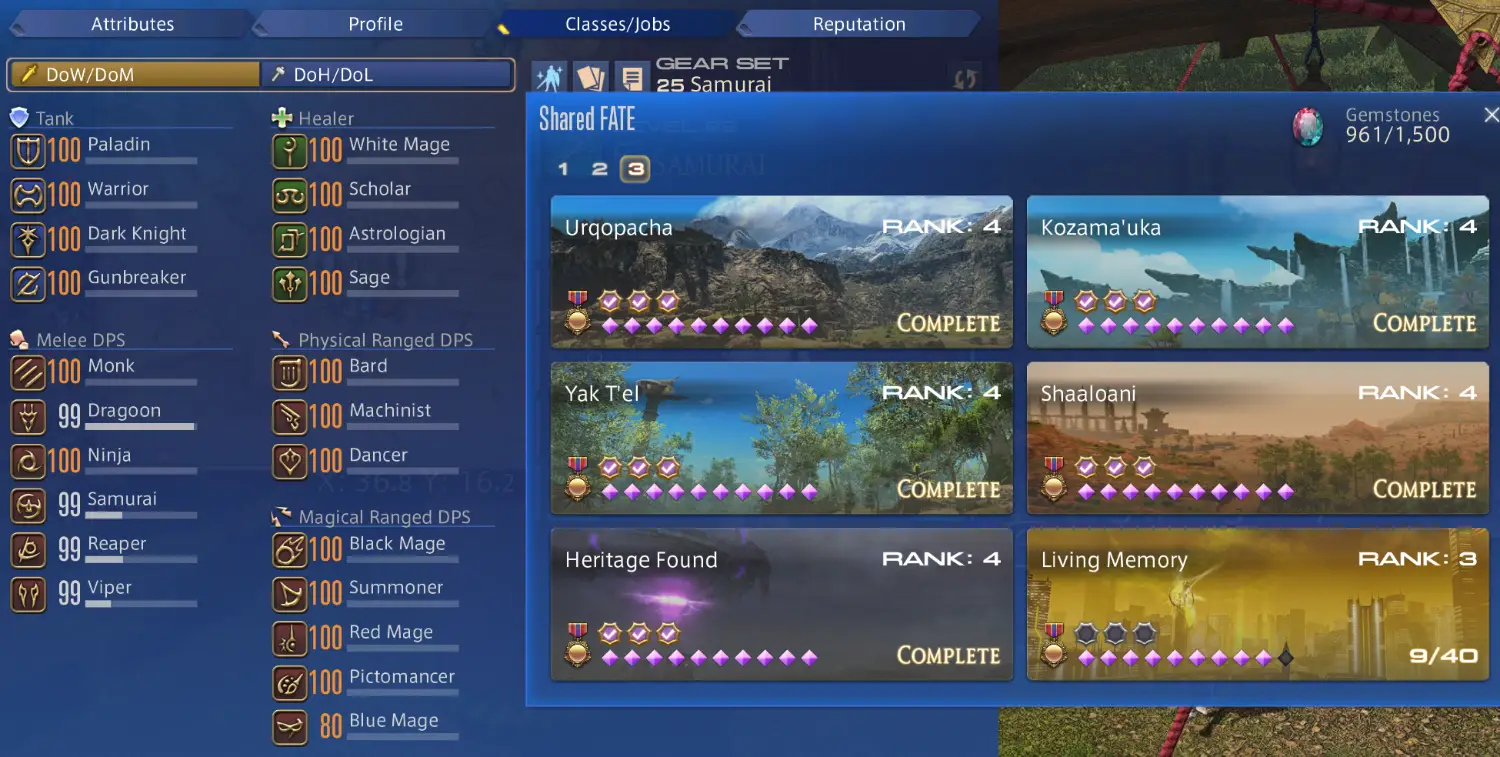Close the Shared FATE window
This screenshot has height=757, width=1500.
[1491, 115]
